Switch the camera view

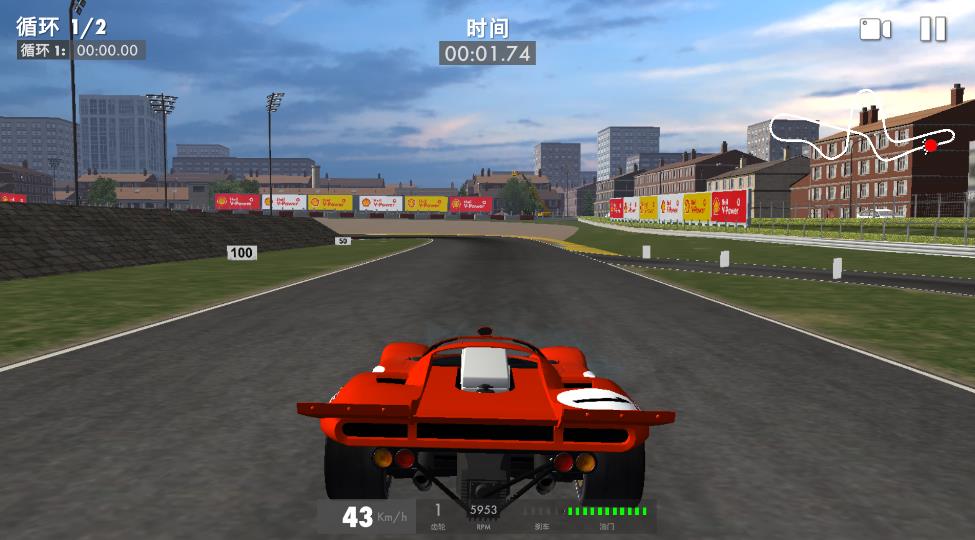(875, 29)
